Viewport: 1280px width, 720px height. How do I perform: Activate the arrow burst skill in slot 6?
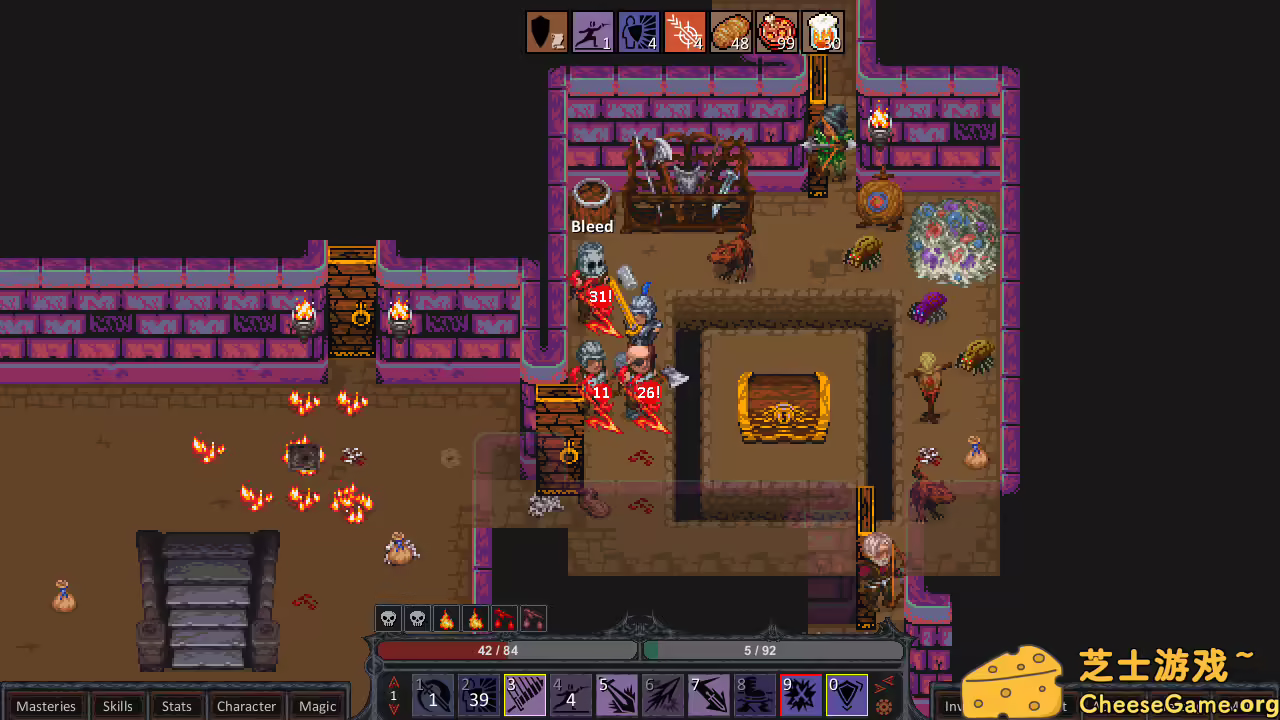(663, 695)
